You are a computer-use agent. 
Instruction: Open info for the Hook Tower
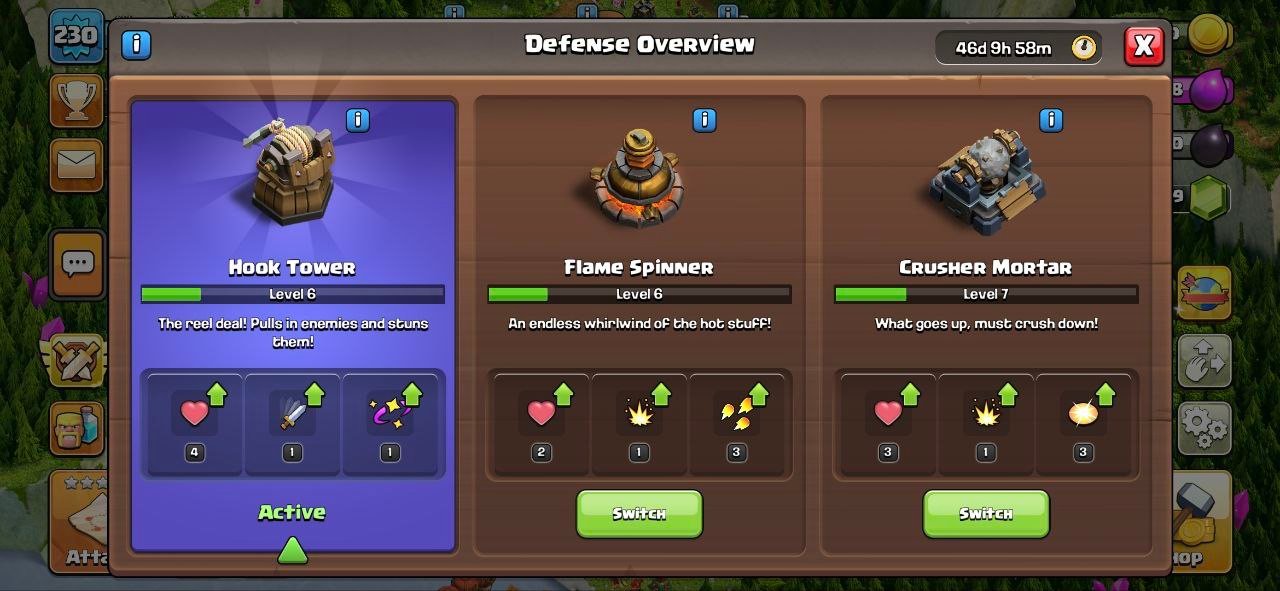pos(358,121)
